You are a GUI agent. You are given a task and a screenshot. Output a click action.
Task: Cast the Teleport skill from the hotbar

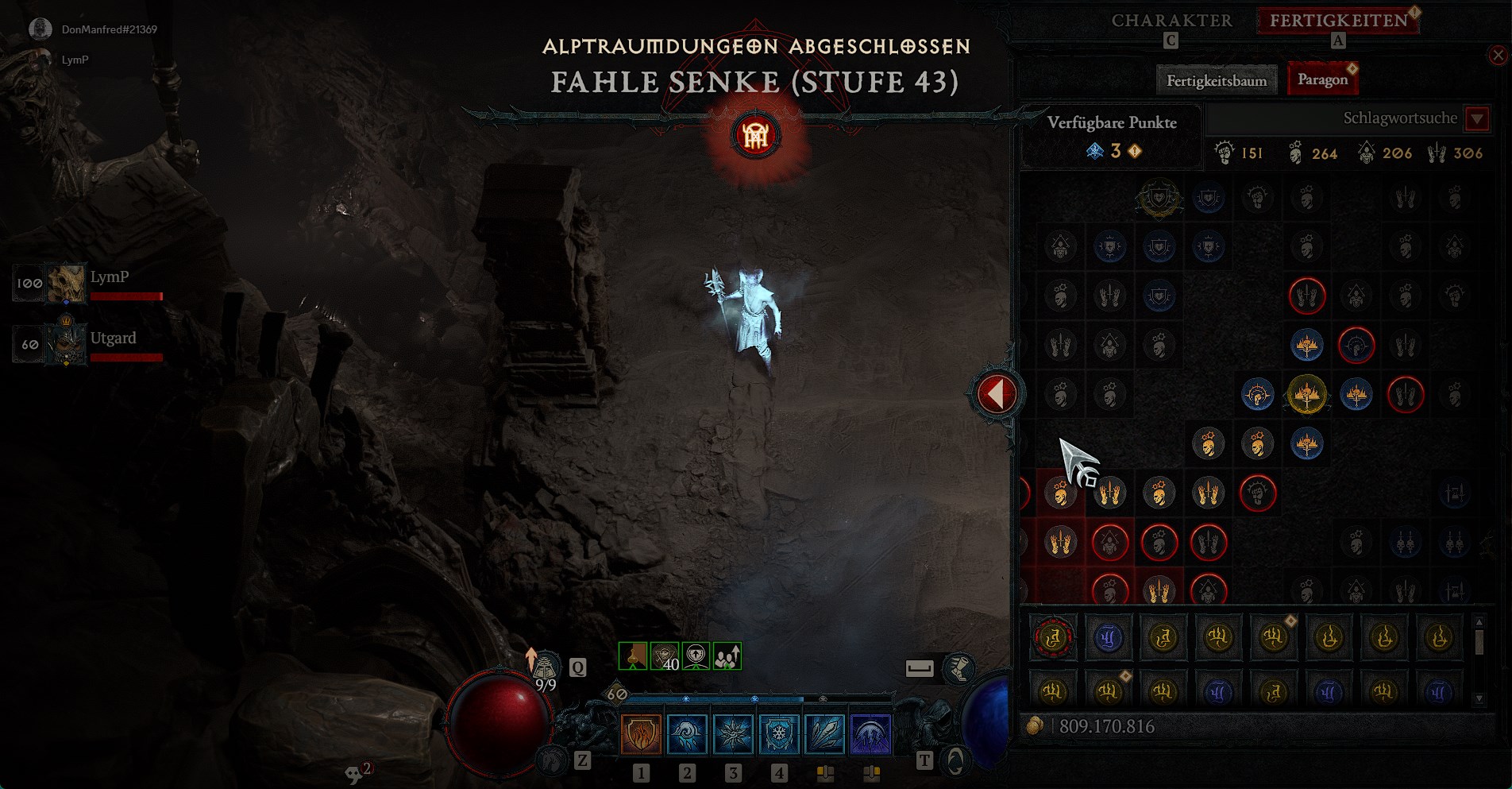click(687, 733)
